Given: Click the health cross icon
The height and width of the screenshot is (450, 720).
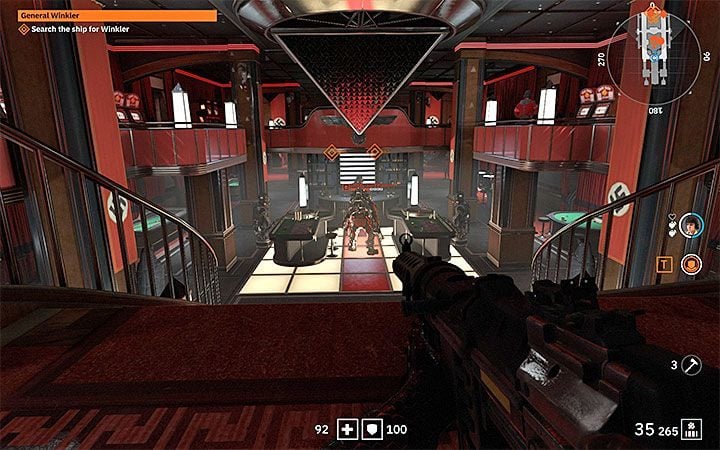Looking at the screenshot, I should pos(346,430).
